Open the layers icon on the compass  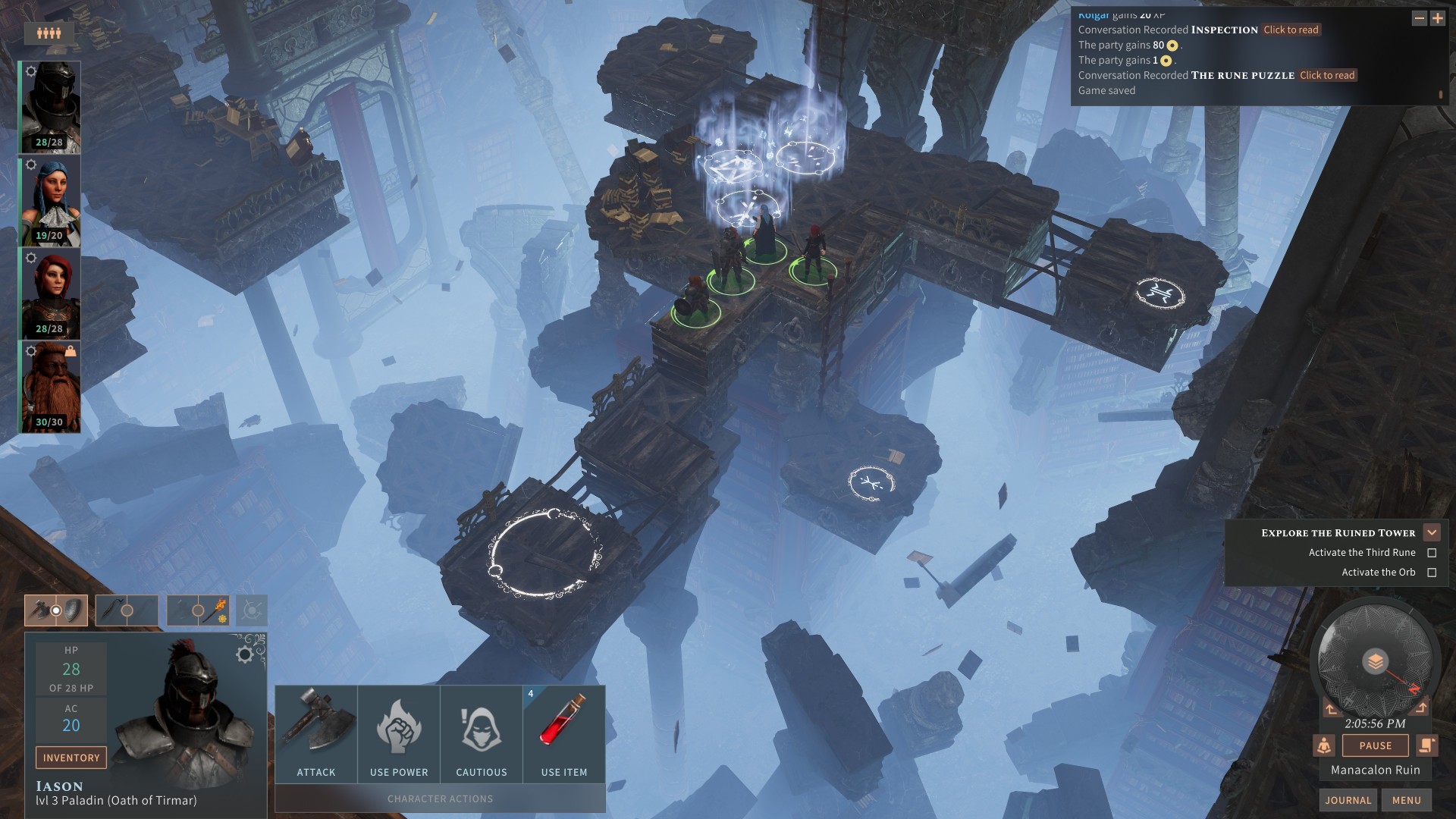coord(1375,661)
